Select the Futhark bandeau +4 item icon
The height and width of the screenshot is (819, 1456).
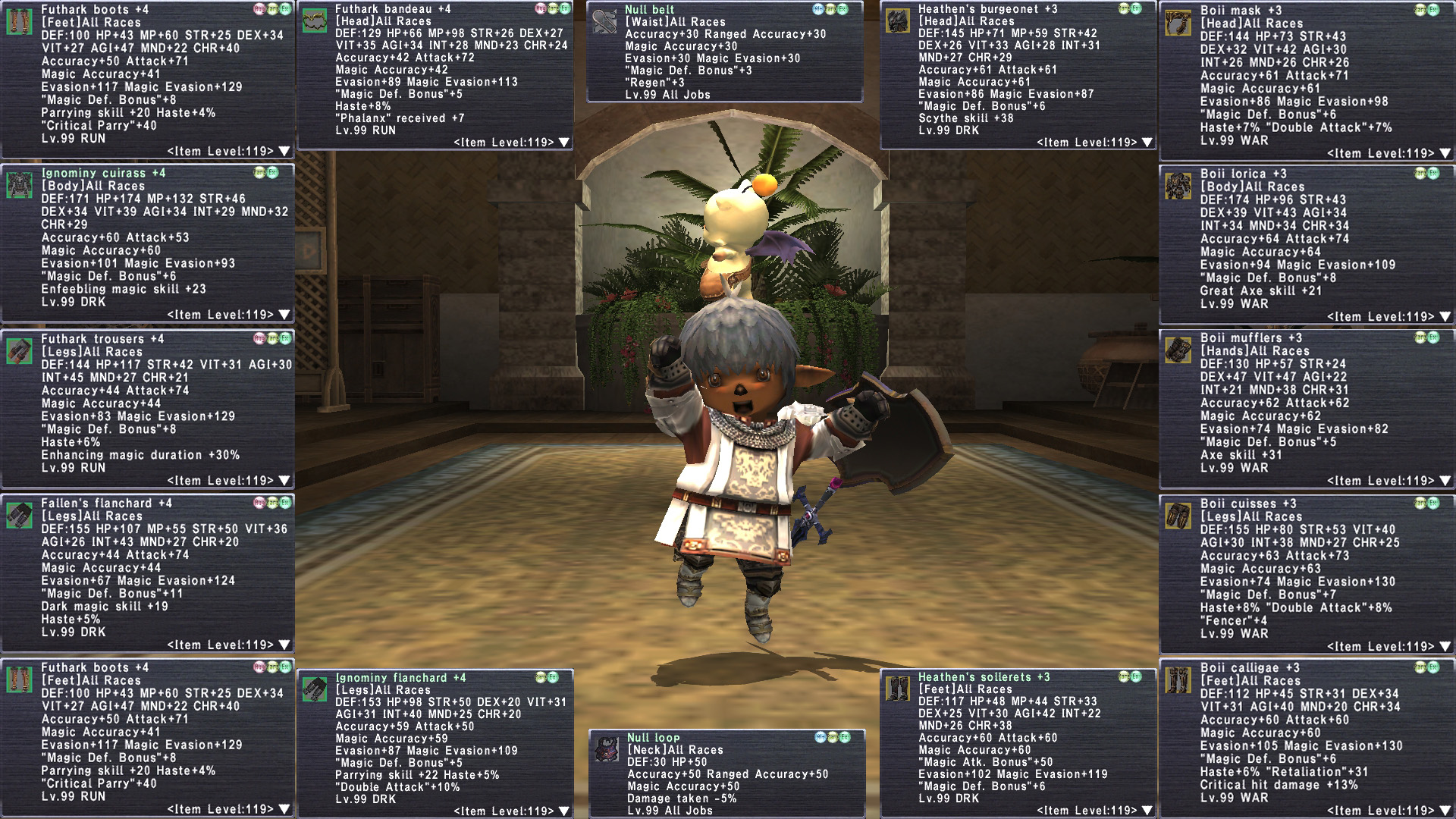[x=315, y=21]
